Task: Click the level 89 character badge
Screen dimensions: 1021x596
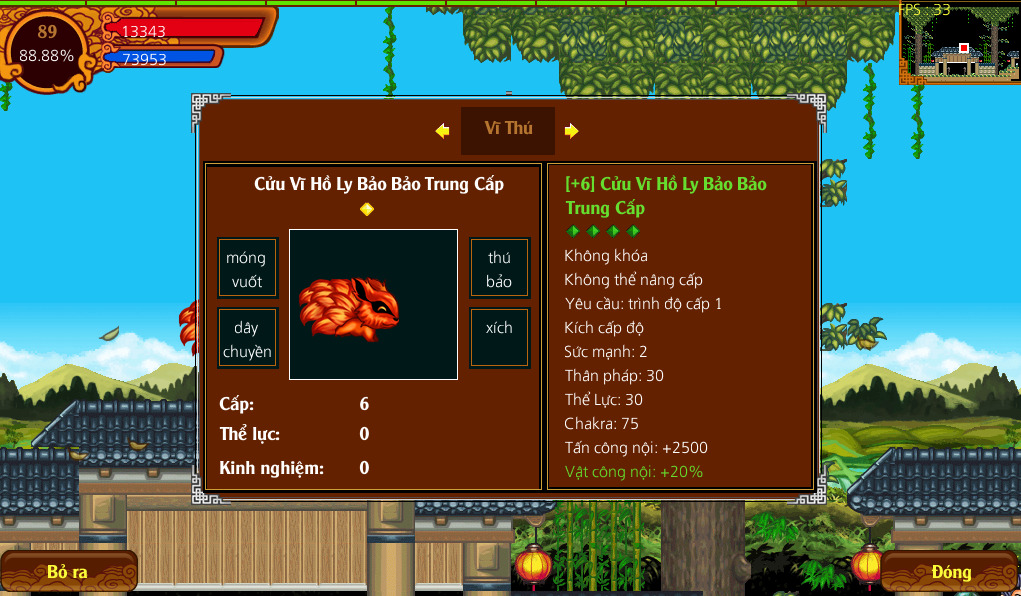Action: pos(47,46)
